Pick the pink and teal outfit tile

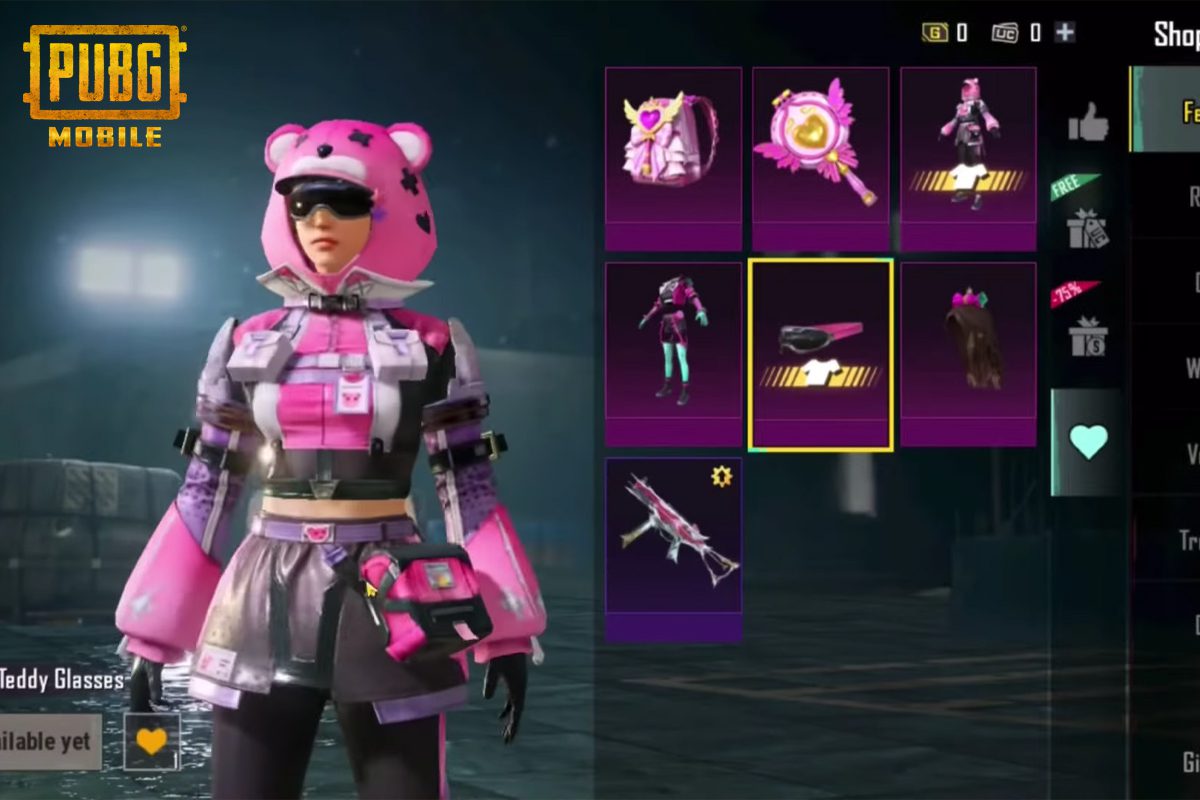point(673,353)
